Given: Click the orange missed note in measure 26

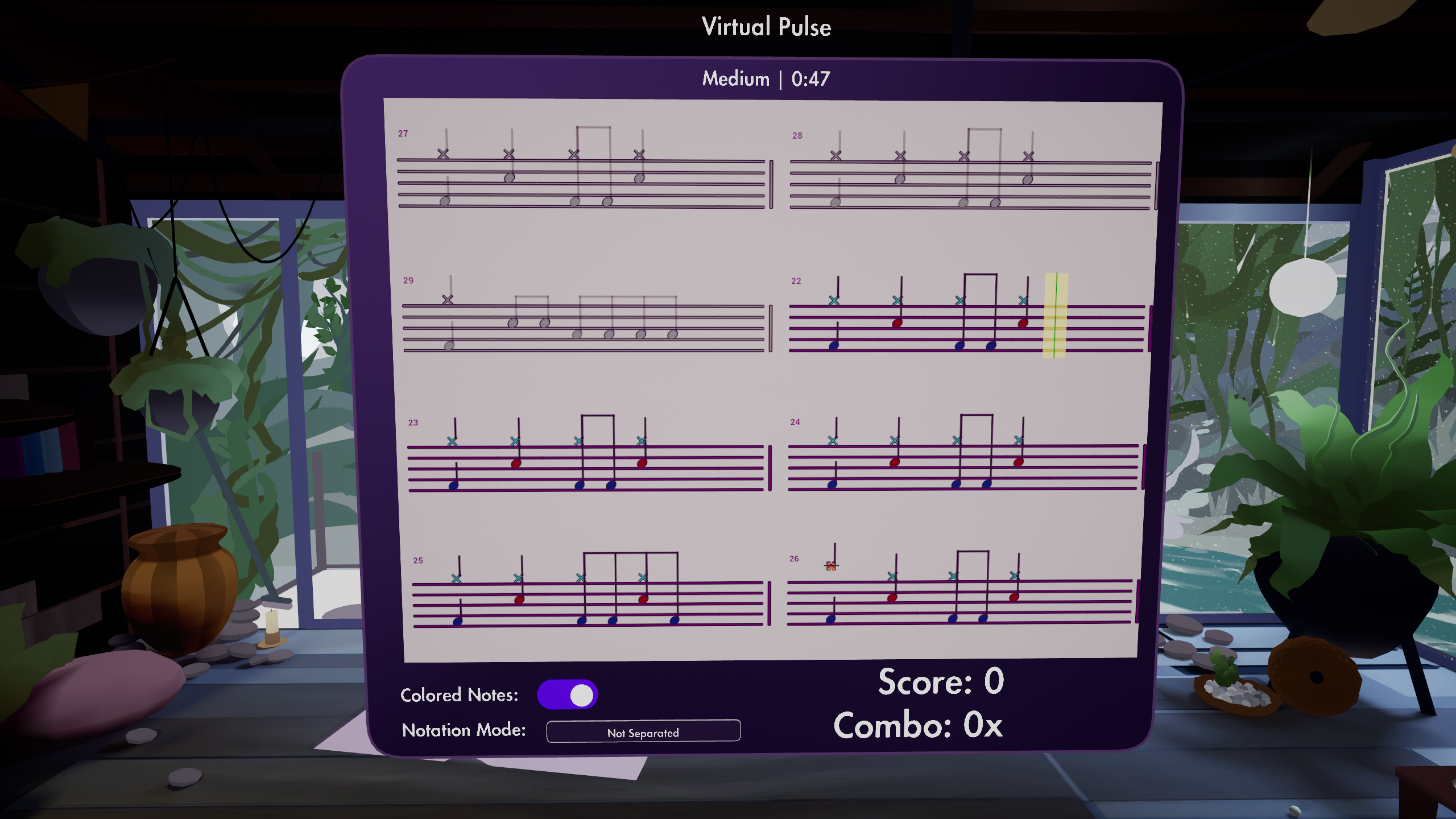Looking at the screenshot, I should [x=830, y=565].
